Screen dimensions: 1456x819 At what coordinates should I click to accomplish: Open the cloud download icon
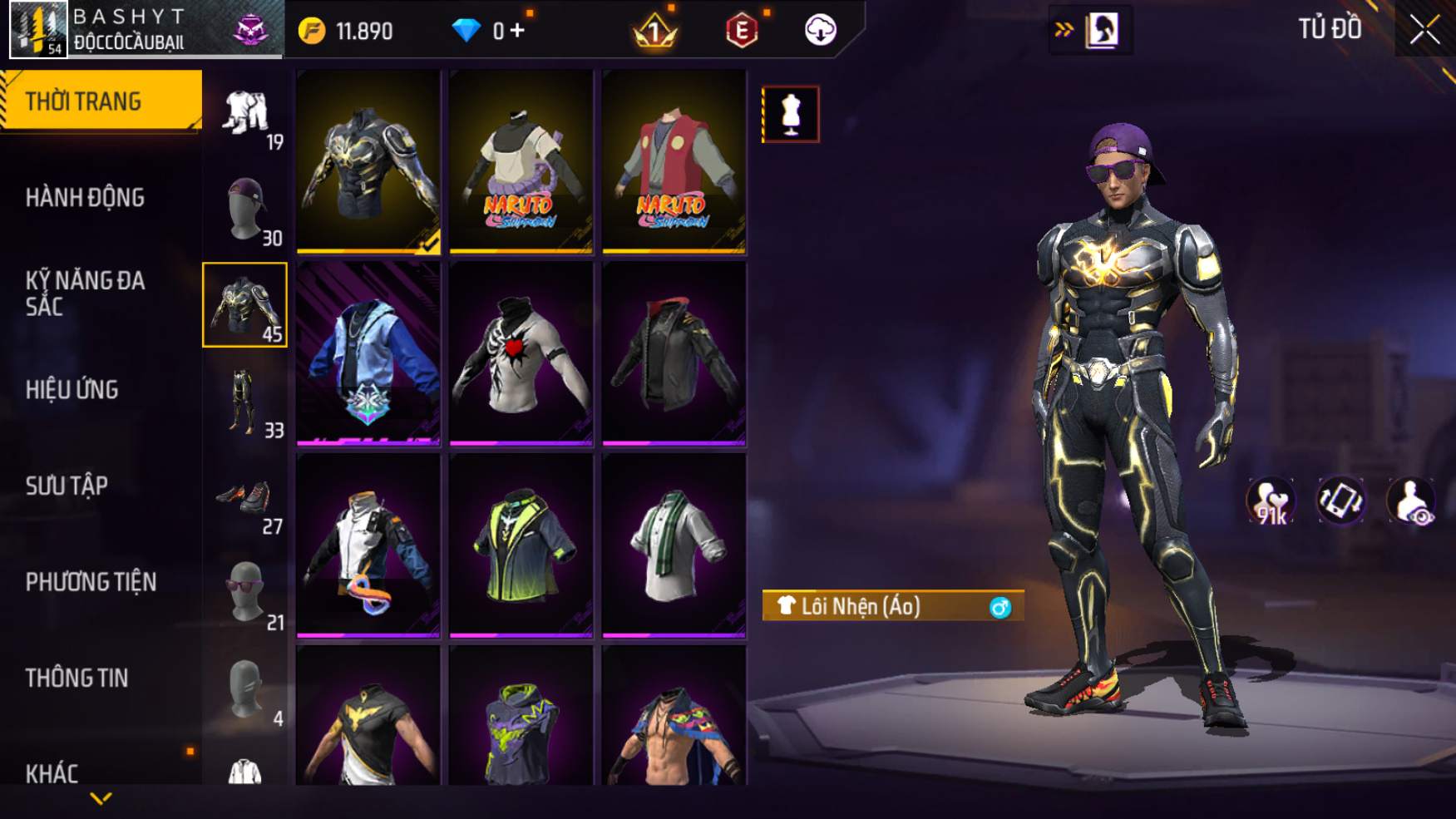(820, 31)
